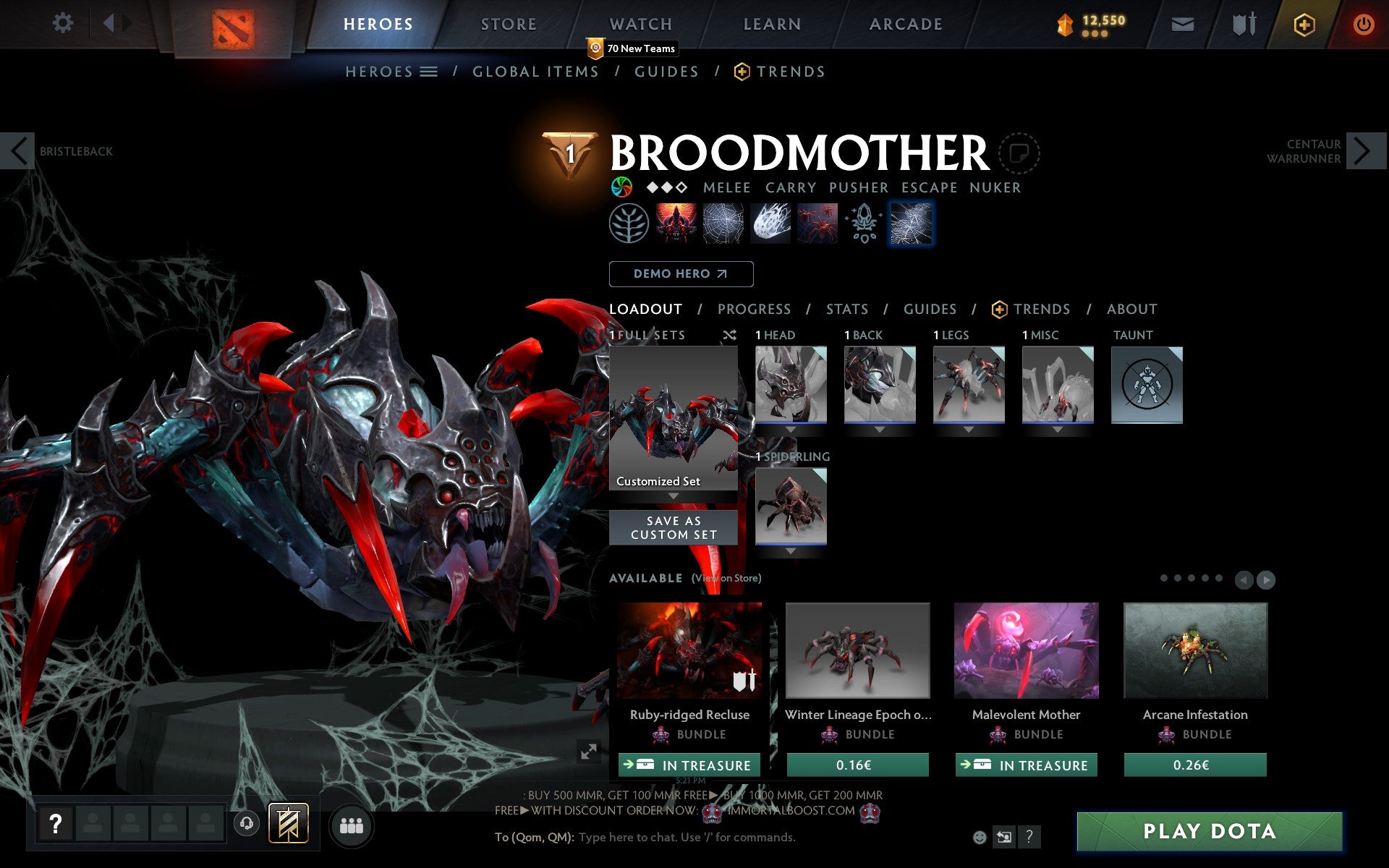Open the PROGRESS tab
Screen dimensions: 1389x868
click(x=754, y=309)
